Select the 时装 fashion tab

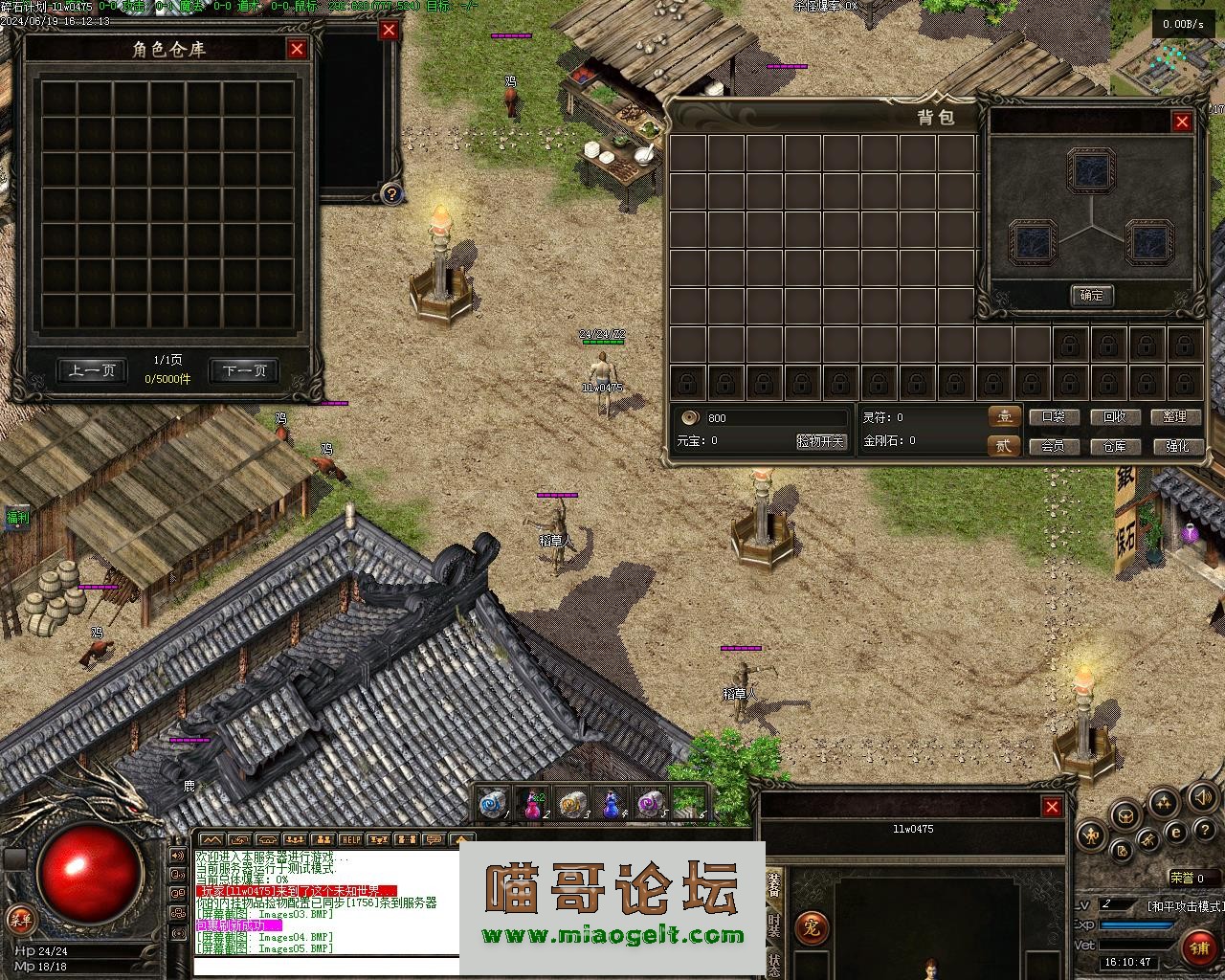774,924
